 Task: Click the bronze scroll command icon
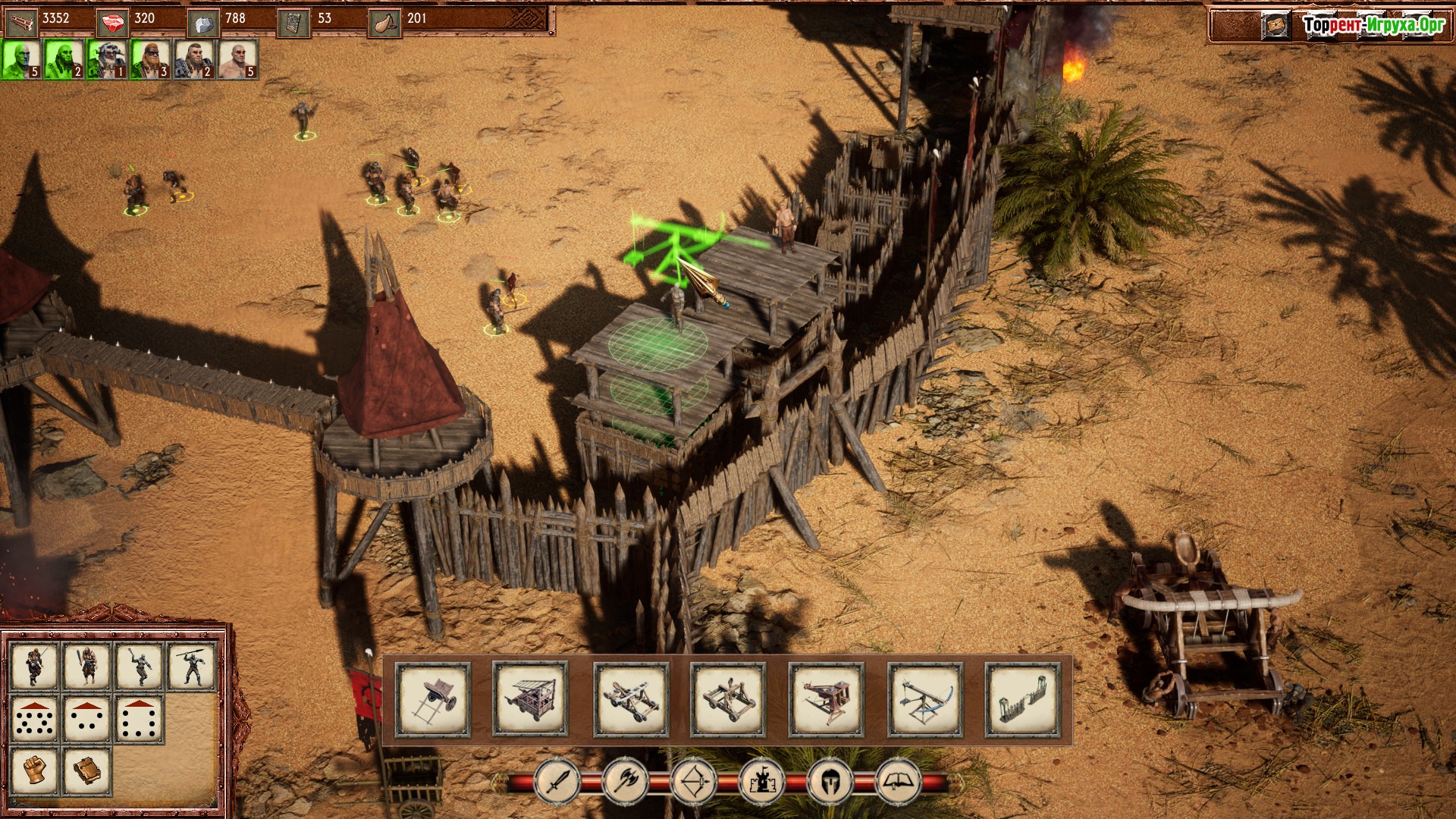pyautogui.click(x=86, y=770)
